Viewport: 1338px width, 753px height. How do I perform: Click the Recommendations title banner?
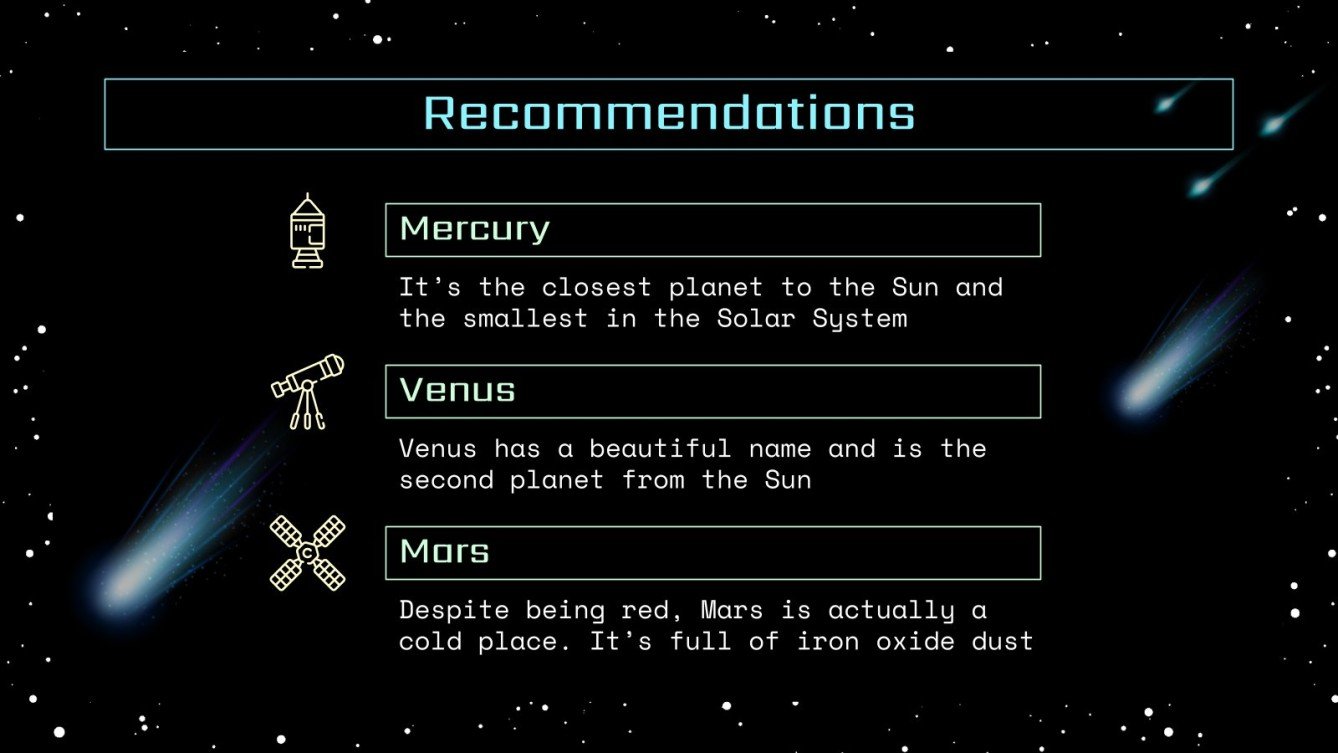668,114
